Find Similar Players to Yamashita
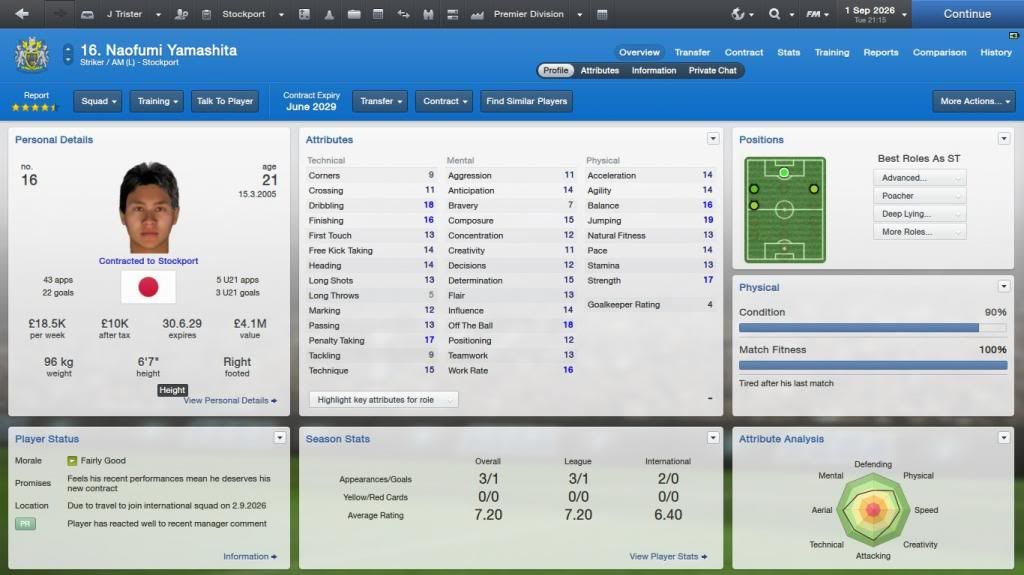The height and width of the screenshot is (575, 1024). point(527,101)
